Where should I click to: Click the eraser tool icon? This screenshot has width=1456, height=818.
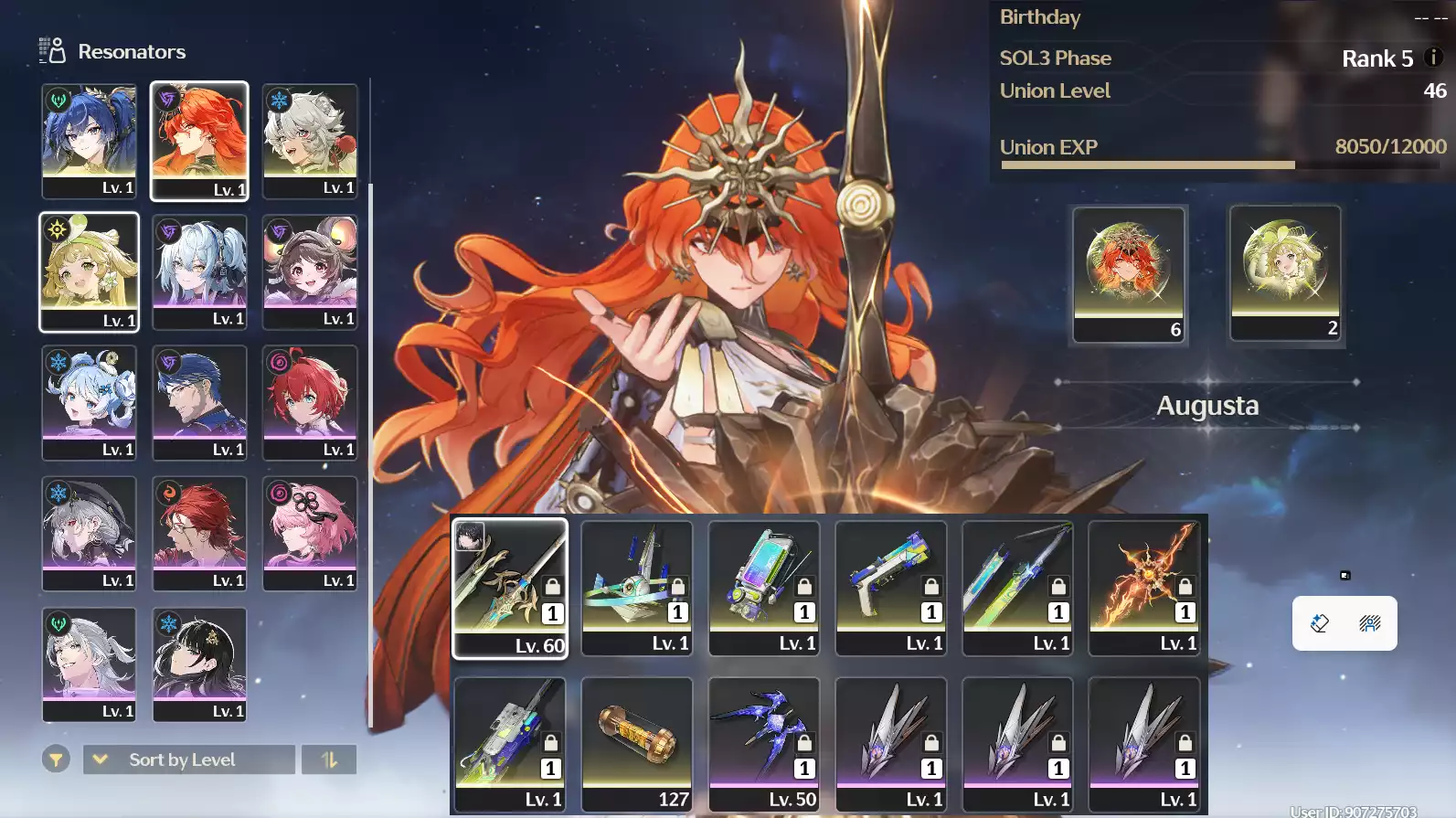point(1319,623)
